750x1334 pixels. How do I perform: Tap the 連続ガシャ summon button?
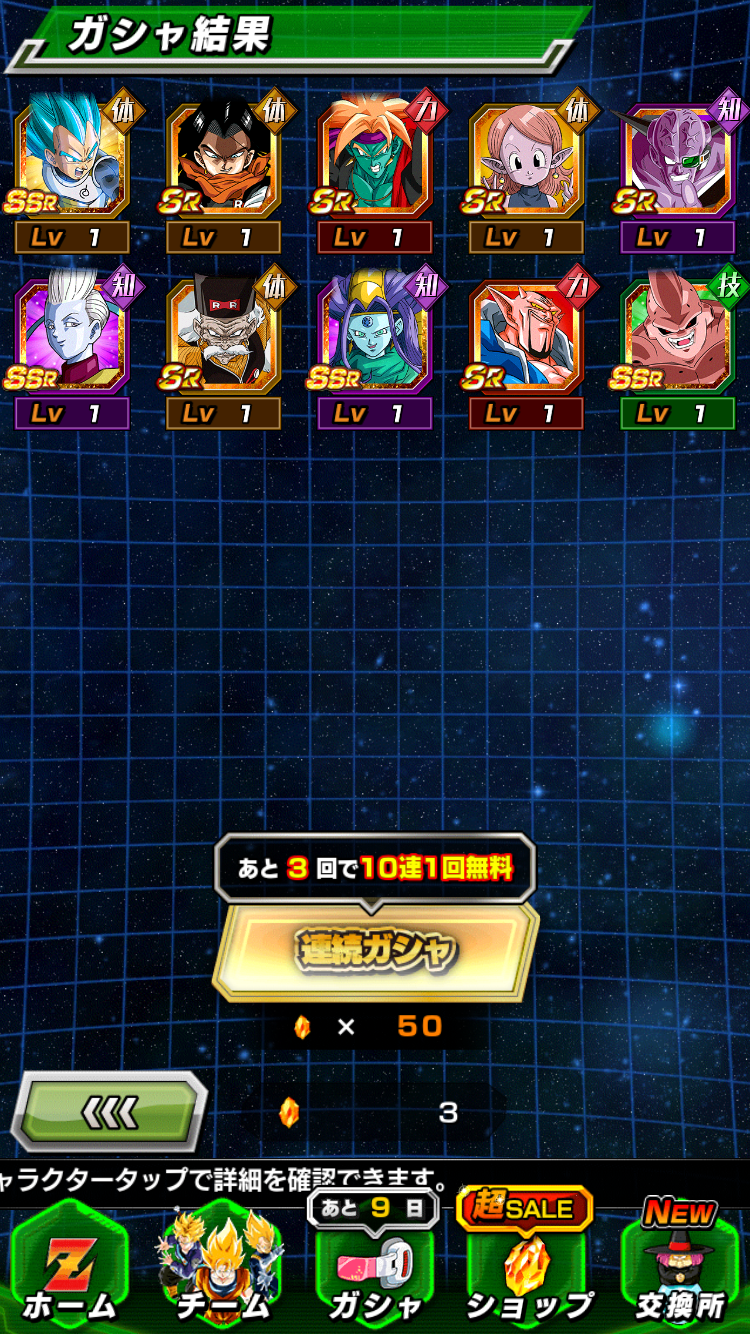pyautogui.click(x=375, y=949)
